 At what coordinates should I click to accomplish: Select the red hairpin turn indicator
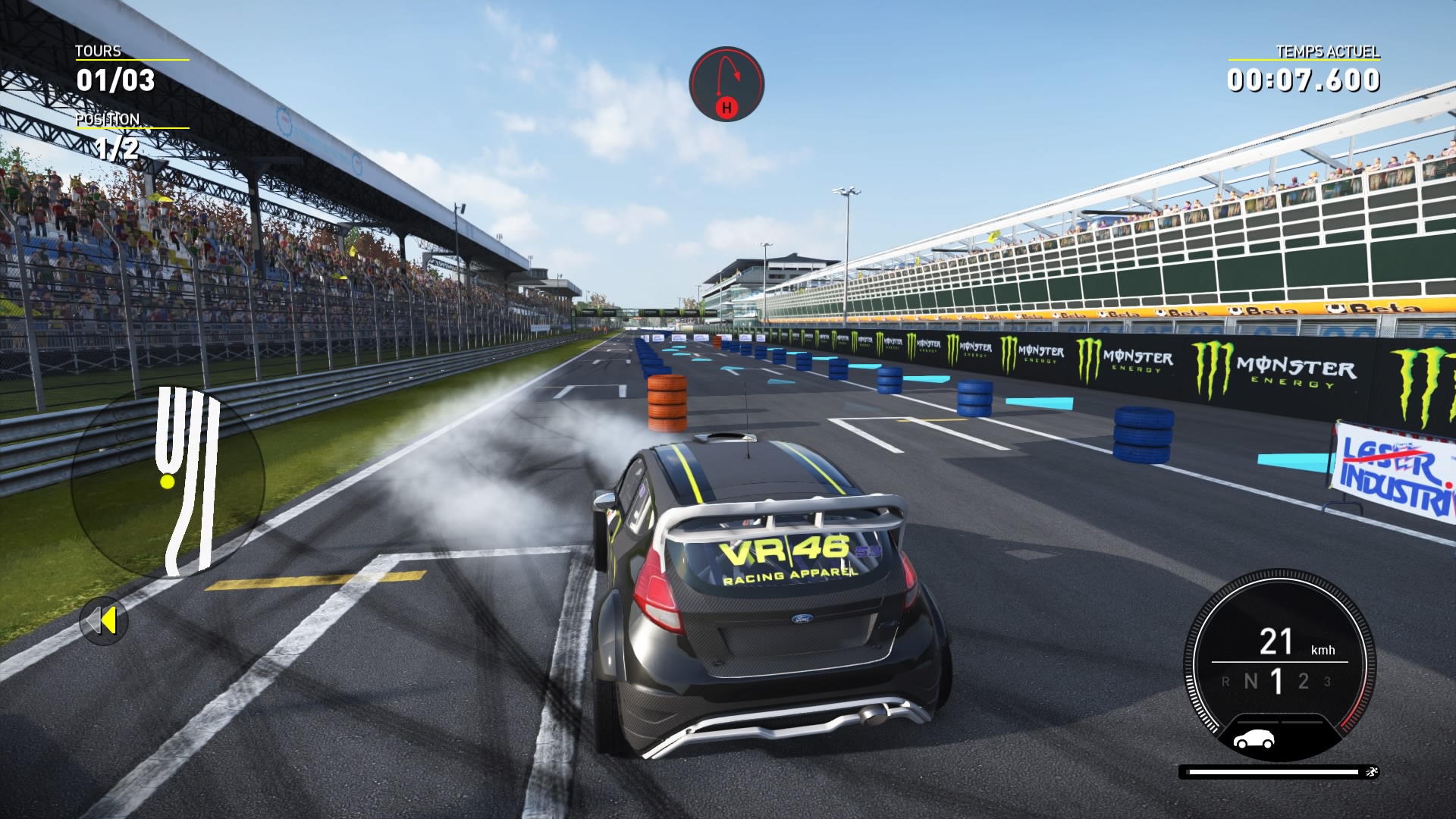point(726,83)
